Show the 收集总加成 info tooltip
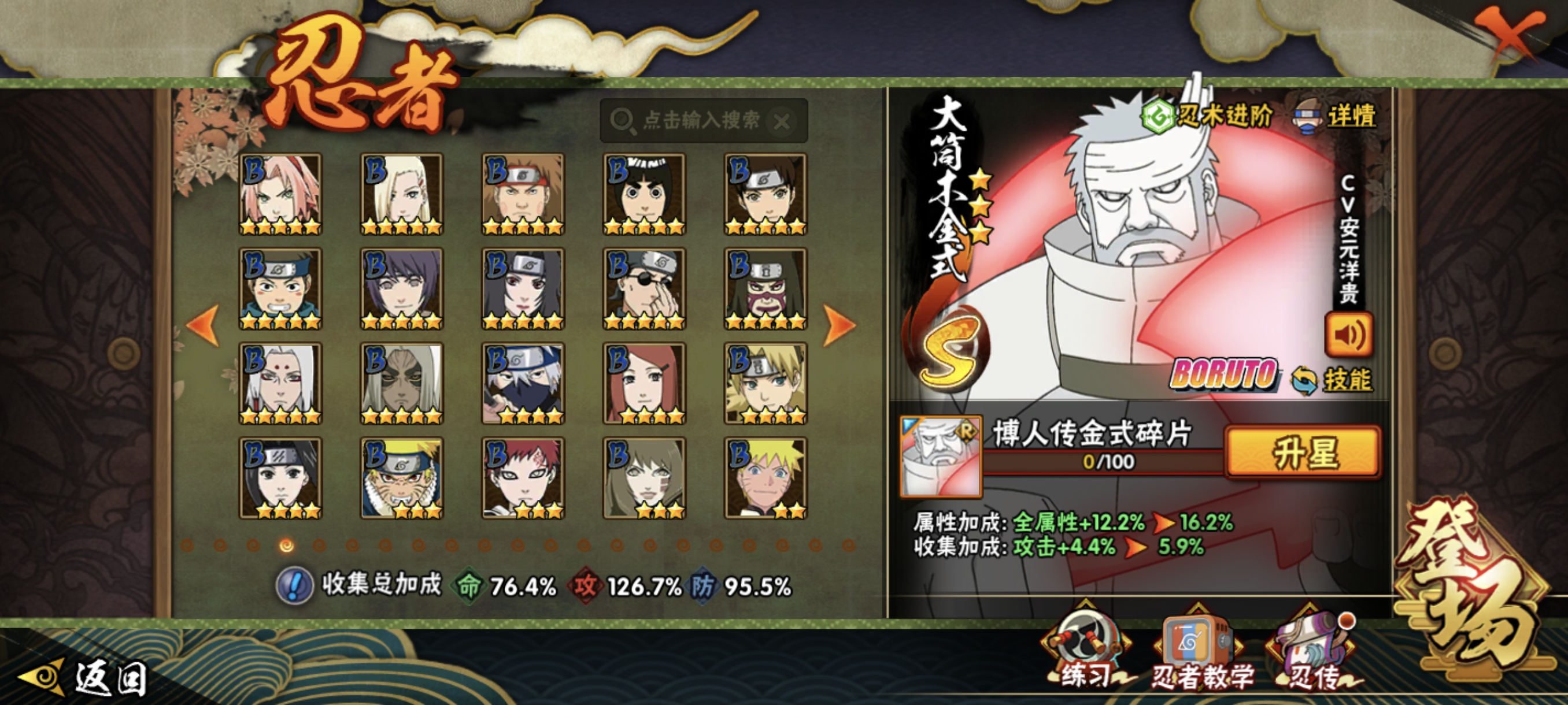1568x705 pixels. (x=294, y=586)
